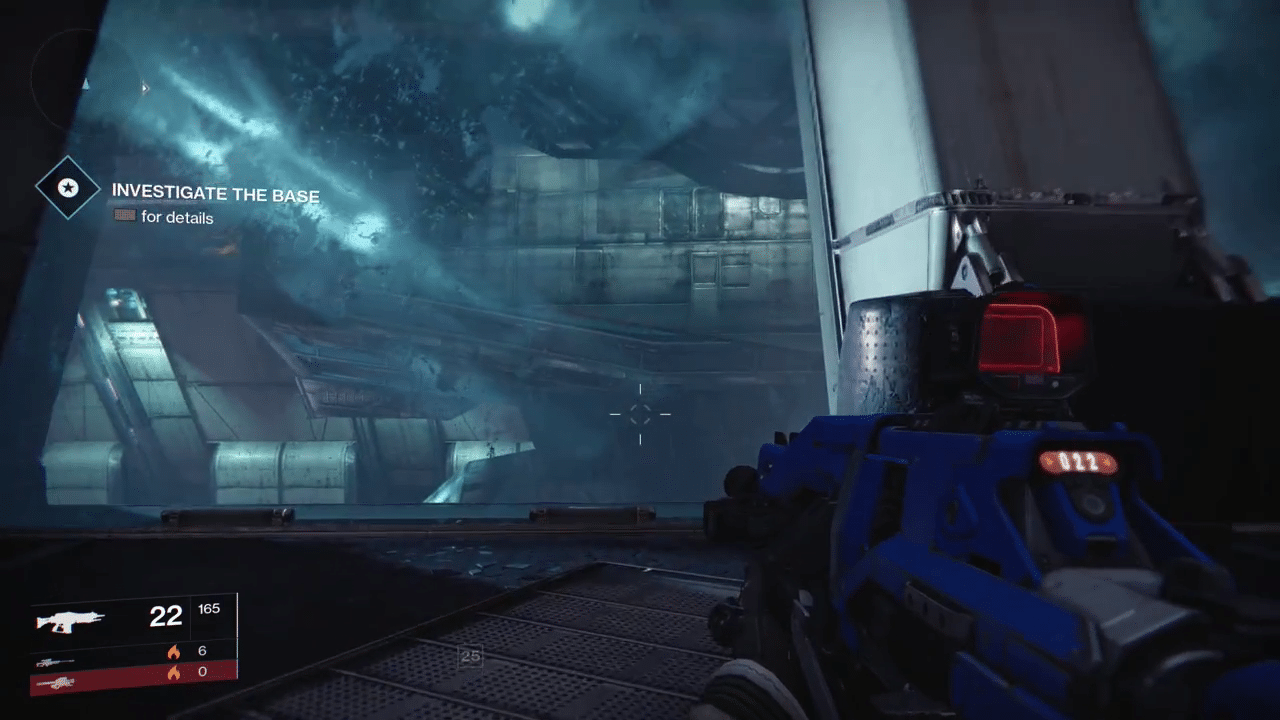Viewport: 1280px width, 720px height.
Task: Select the equipped primary auto rifle icon
Action: click(x=70, y=621)
